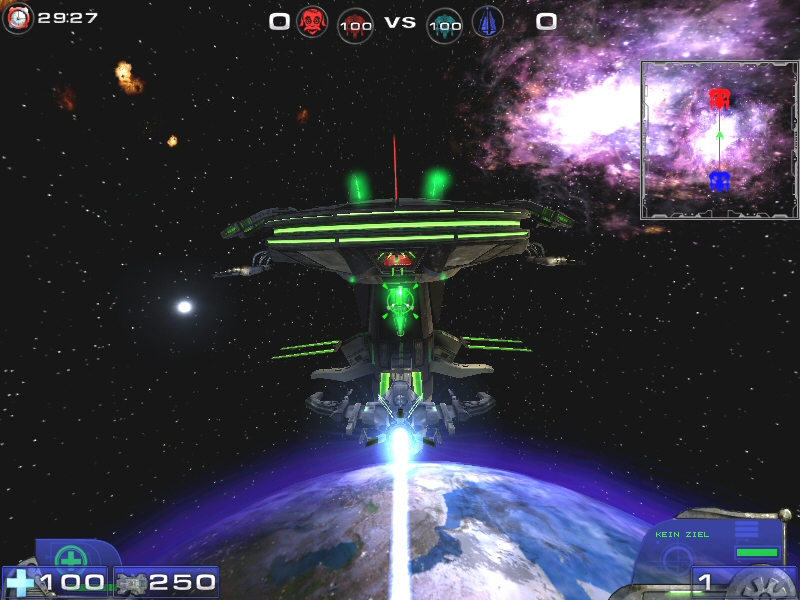Click the alarm clock timer icon
Viewport: 800px width, 600px height.
18,18
